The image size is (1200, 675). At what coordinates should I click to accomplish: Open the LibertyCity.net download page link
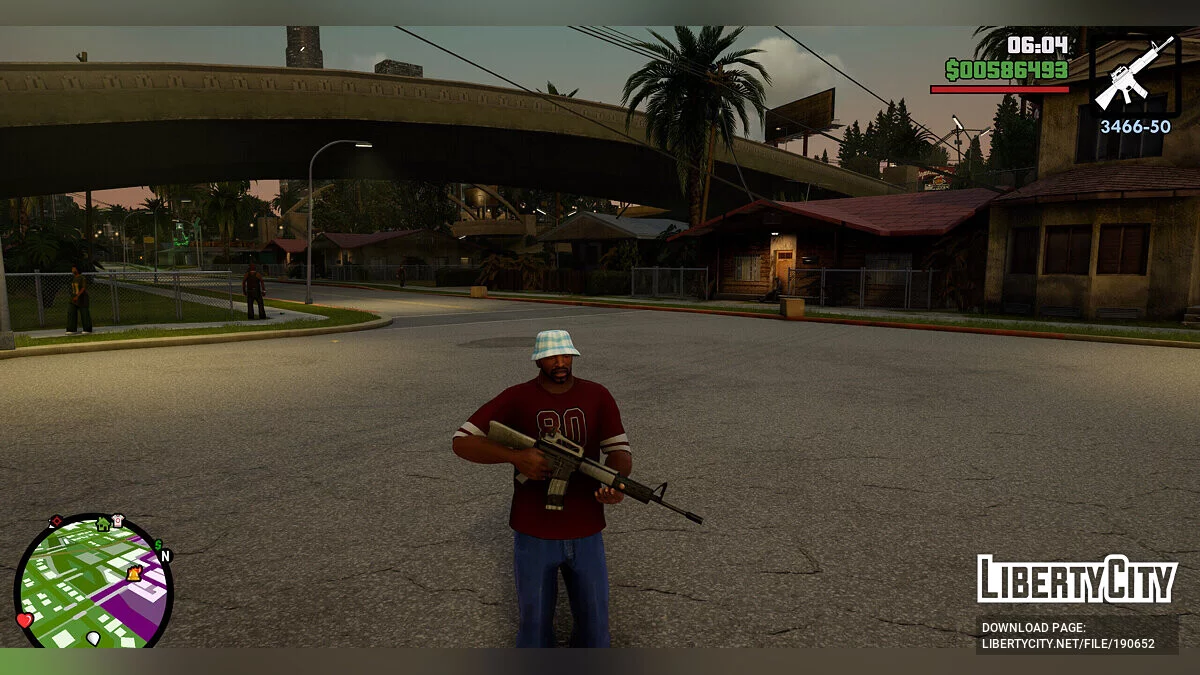click(1068, 644)
